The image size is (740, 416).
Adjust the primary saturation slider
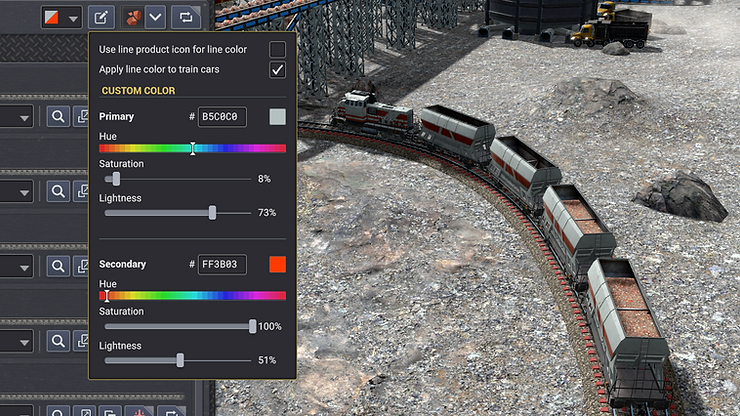pos(117,179)
